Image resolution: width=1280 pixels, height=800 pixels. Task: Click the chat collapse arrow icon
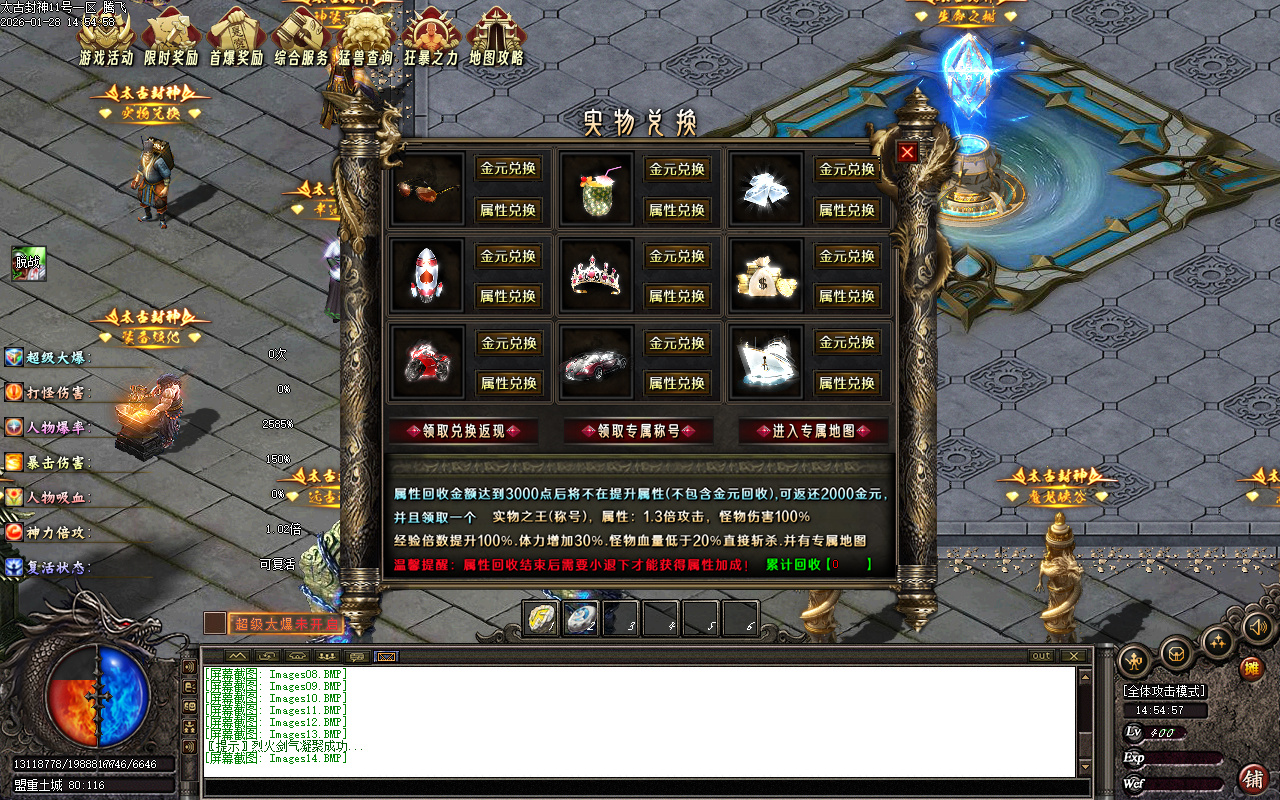(x=236, y=657)
